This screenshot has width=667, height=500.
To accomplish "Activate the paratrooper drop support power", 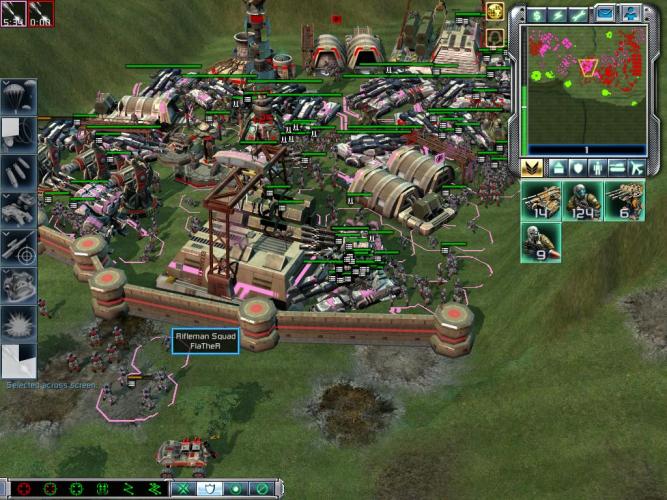I will coord(18,97).
